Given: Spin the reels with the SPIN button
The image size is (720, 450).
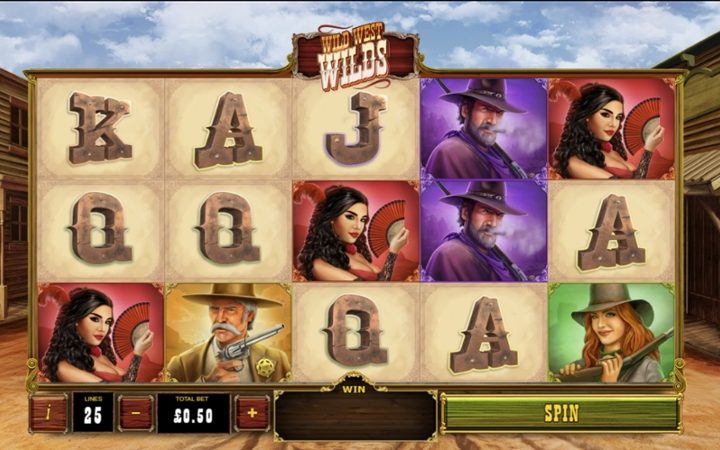Looking at the screenshot, I should pos(560,412).
